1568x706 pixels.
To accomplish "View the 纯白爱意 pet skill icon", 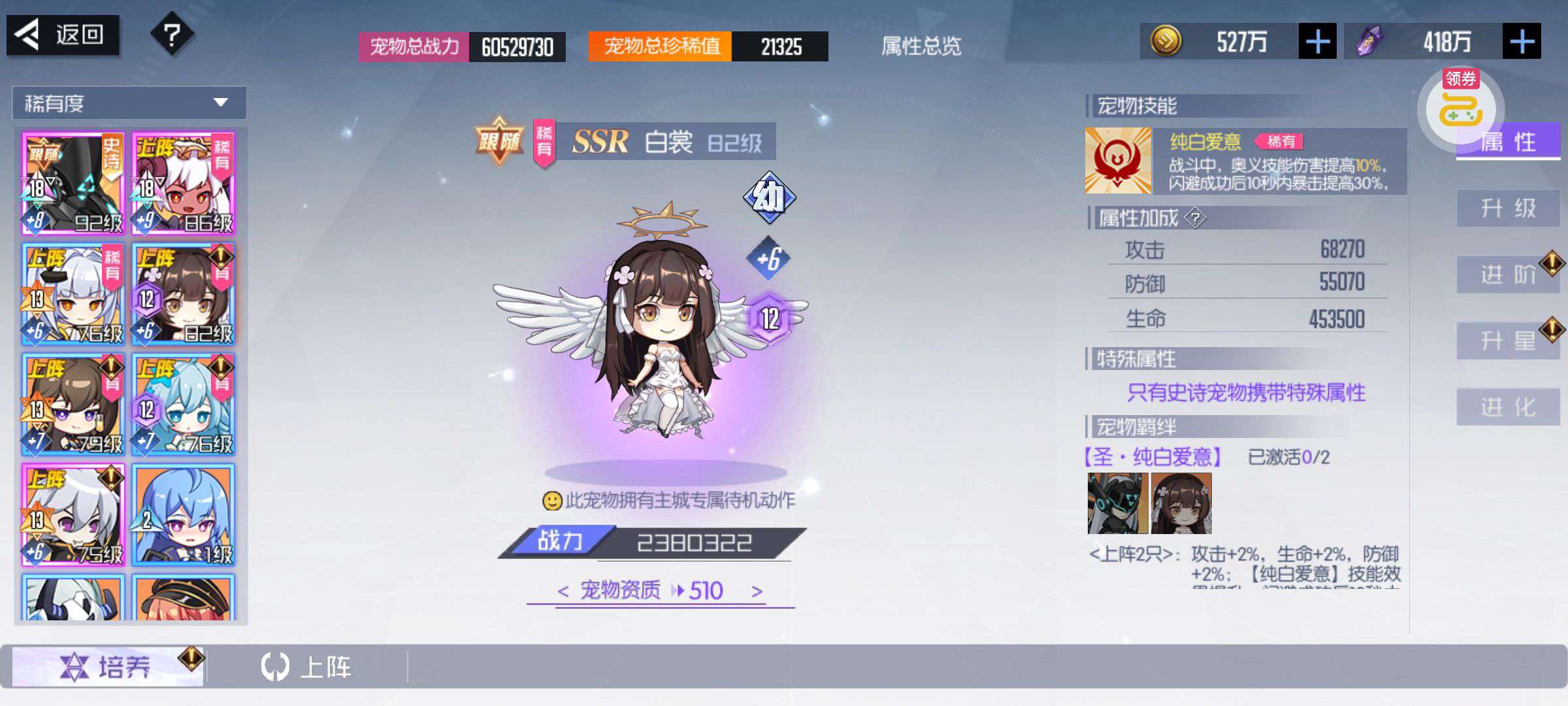I will (1118, 161).
